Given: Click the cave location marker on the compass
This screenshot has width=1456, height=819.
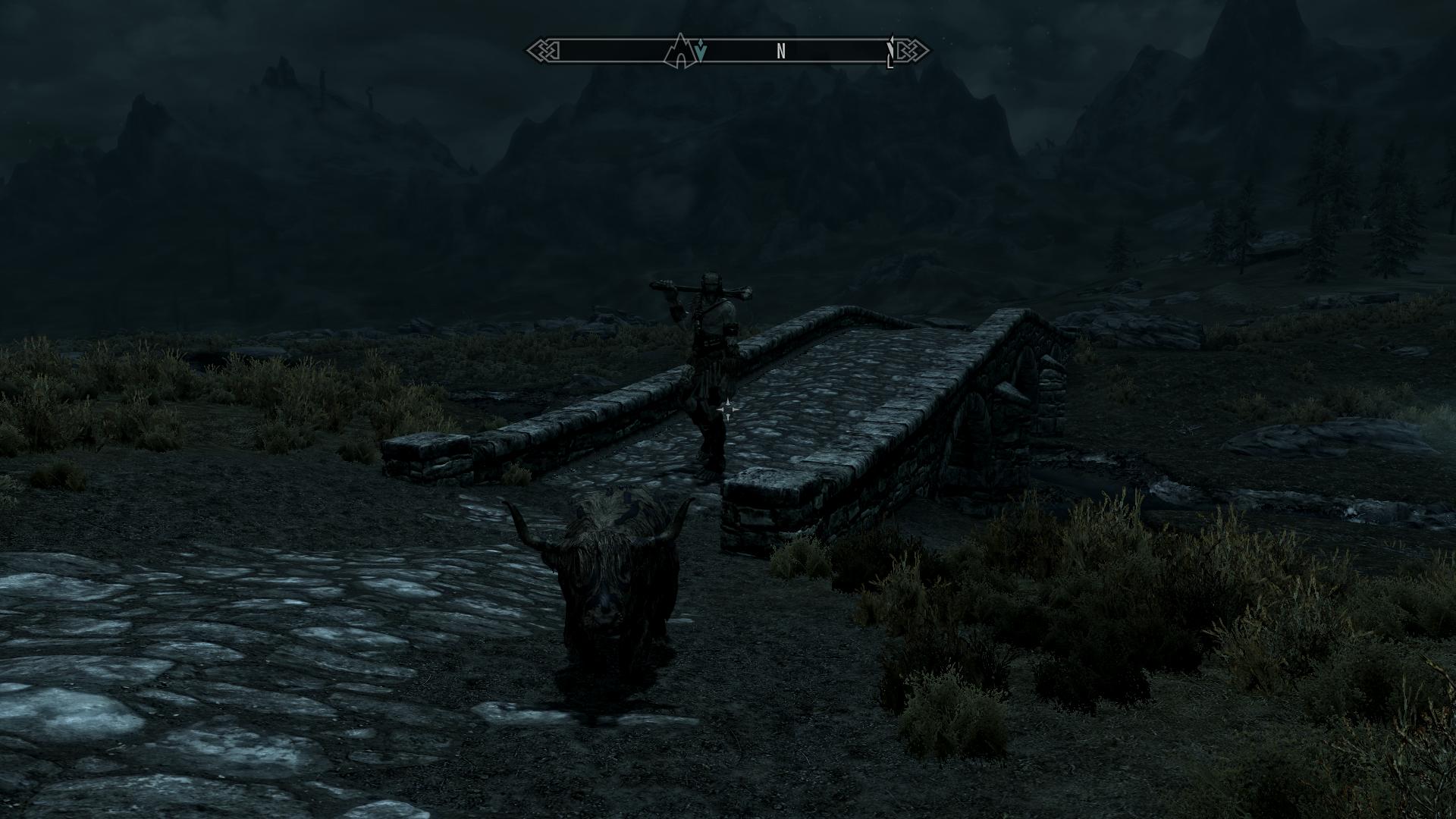Looking at the screenshot, I should tap(679, 51).
